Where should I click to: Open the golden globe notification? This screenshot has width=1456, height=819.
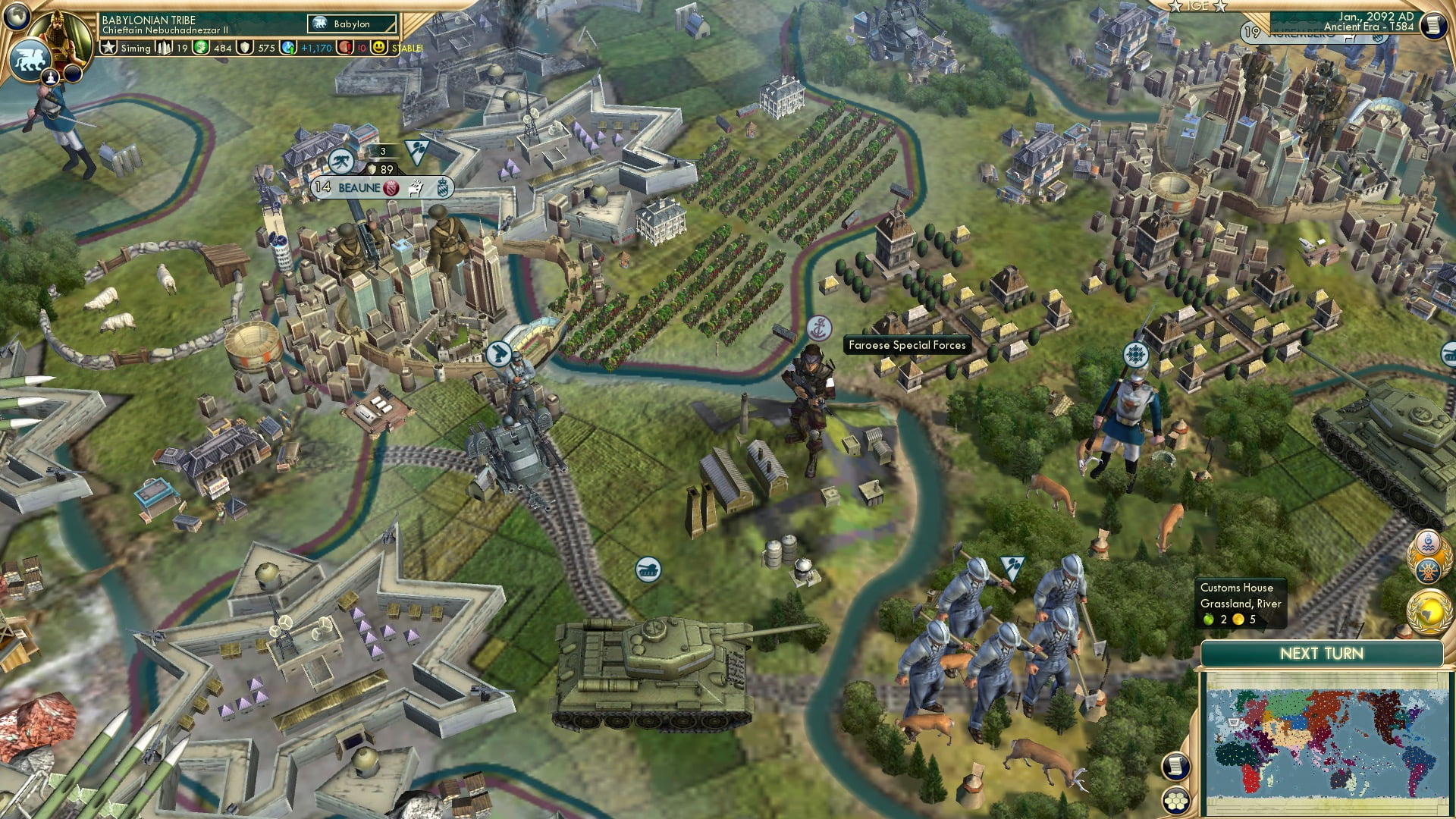click(x=1428, y=613)
